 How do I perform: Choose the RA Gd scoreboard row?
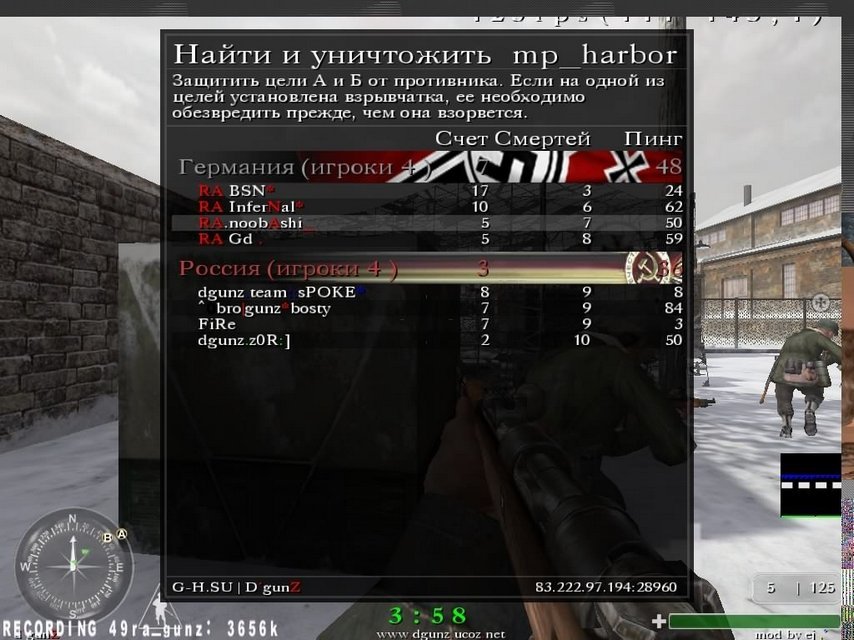coord(428,239)
